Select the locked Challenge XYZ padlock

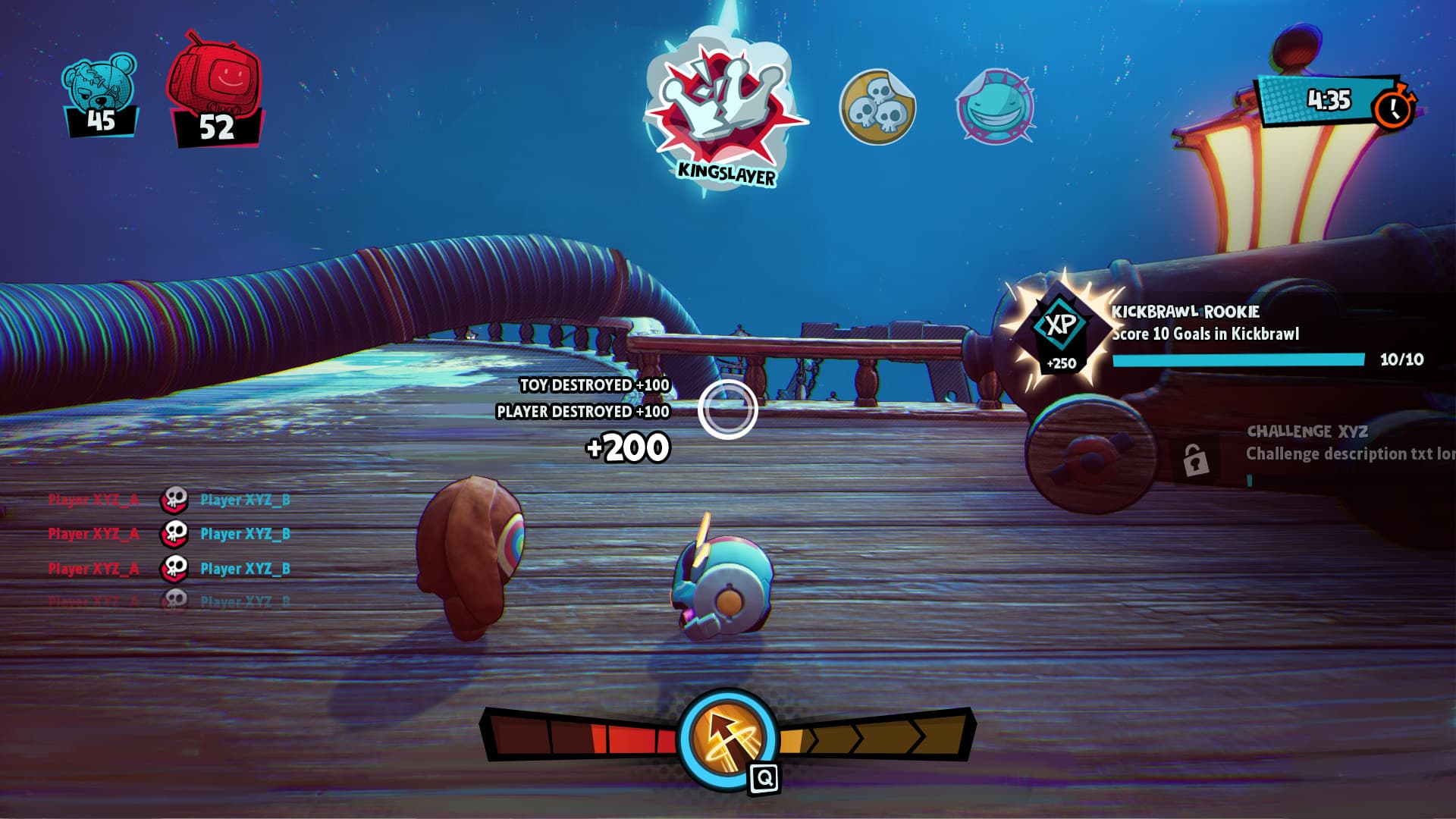pyautogui.click(x=1195, y=460)
